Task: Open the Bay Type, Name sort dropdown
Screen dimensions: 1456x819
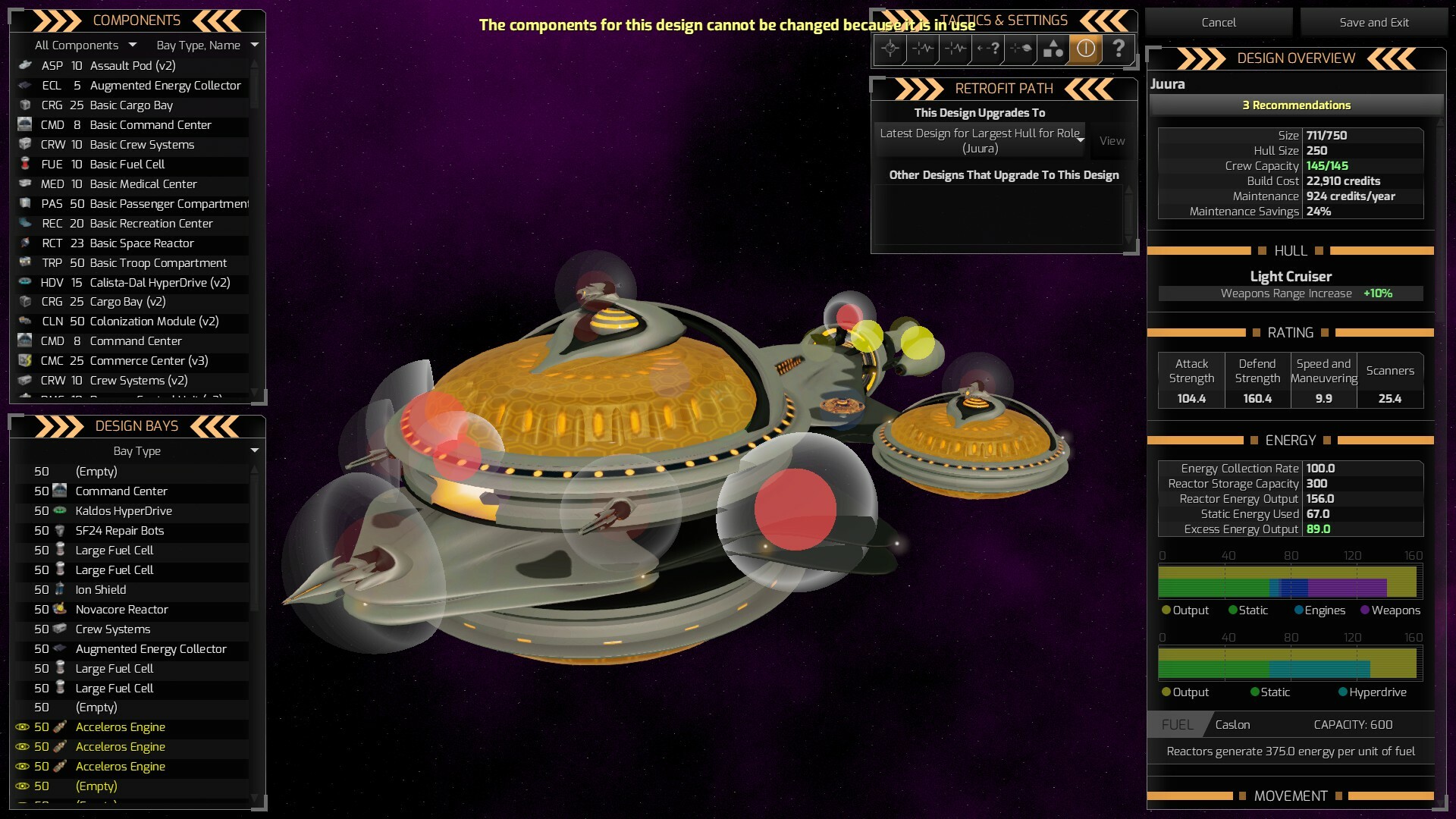Action: (x=205, y=45)
